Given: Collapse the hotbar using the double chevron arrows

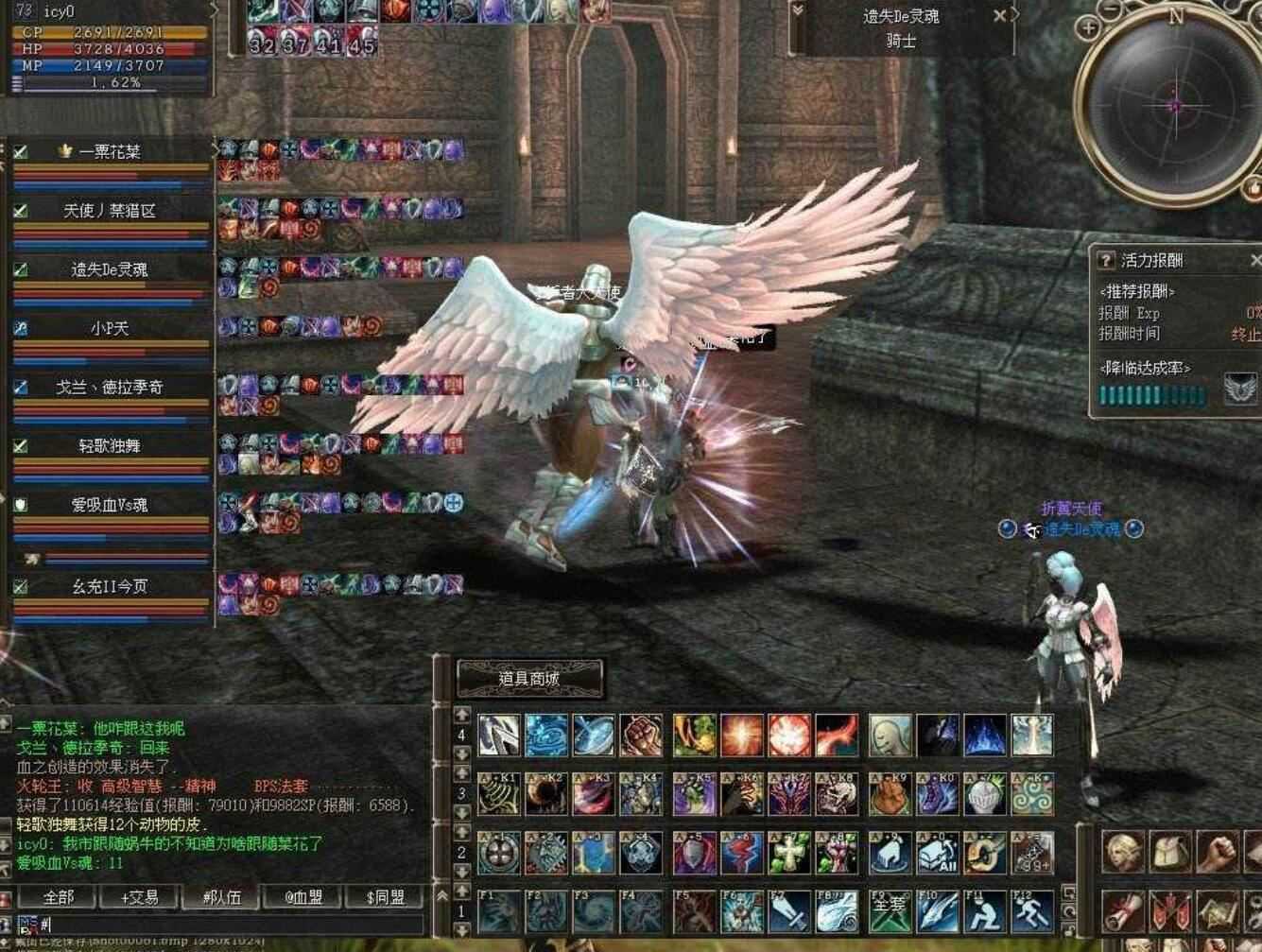Looking at the screenshot, I should [x=442, y=896].
